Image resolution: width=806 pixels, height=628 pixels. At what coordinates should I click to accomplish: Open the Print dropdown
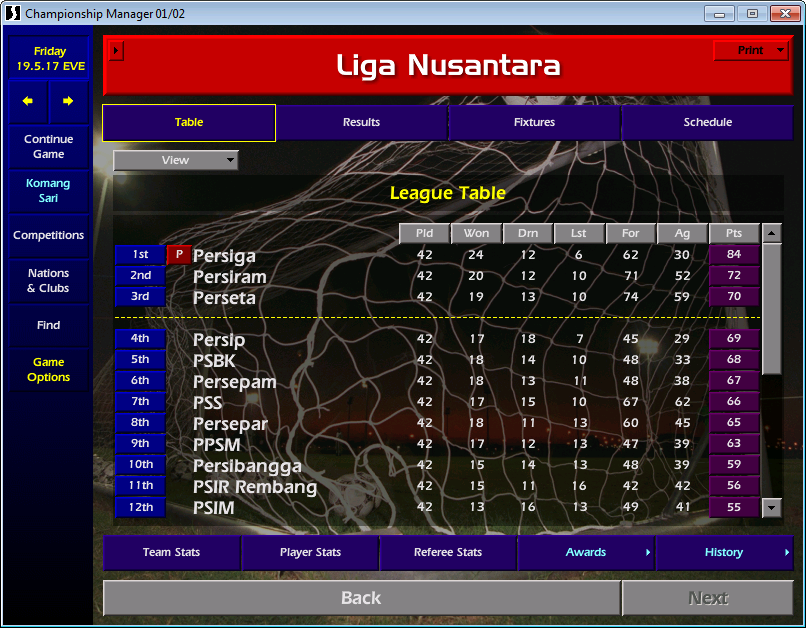tap(751, 50)
